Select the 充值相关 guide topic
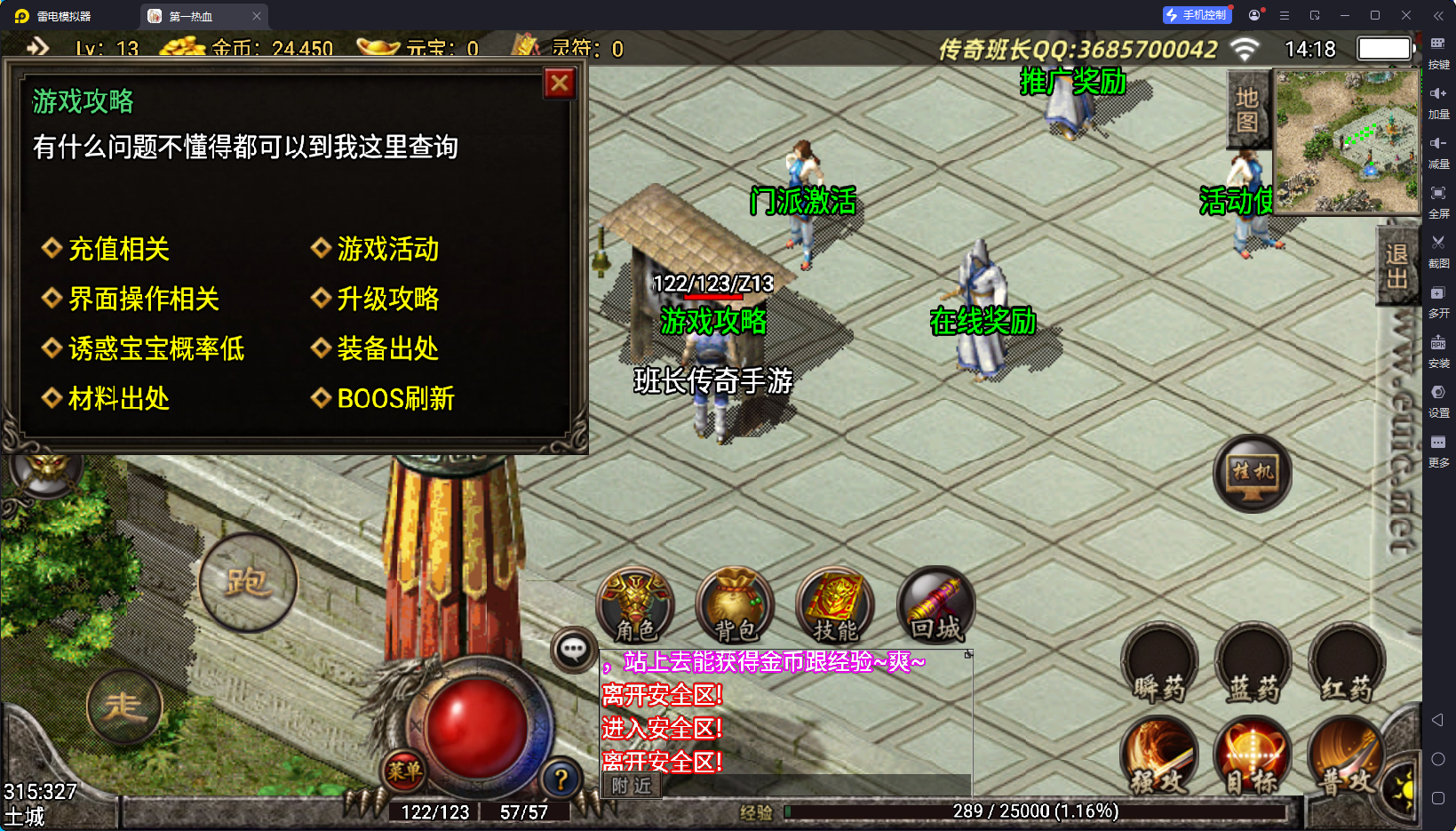 [118, 249]
